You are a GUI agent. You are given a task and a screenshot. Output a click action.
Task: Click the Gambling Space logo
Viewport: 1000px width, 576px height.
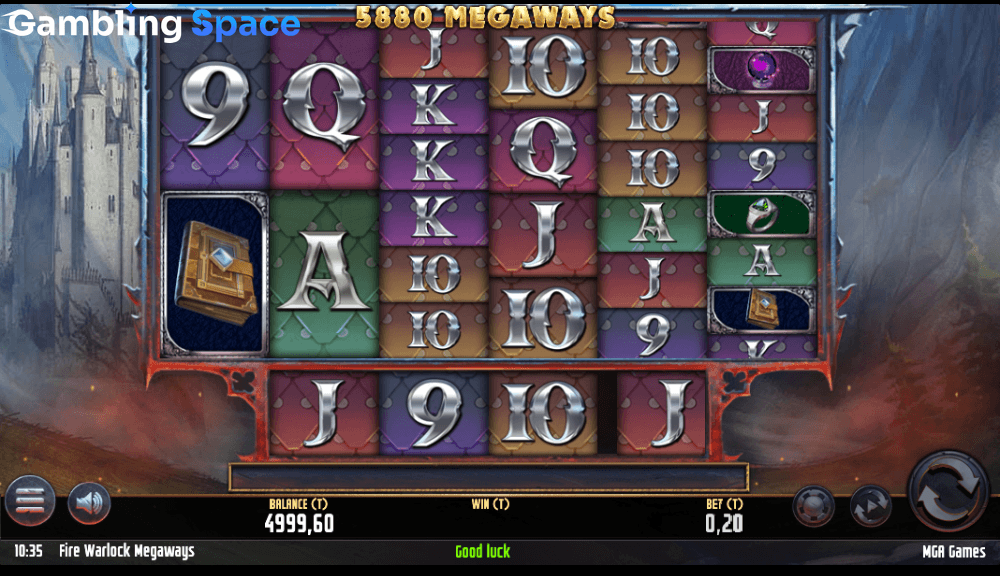pyautogui.click(x=153, y=24)
